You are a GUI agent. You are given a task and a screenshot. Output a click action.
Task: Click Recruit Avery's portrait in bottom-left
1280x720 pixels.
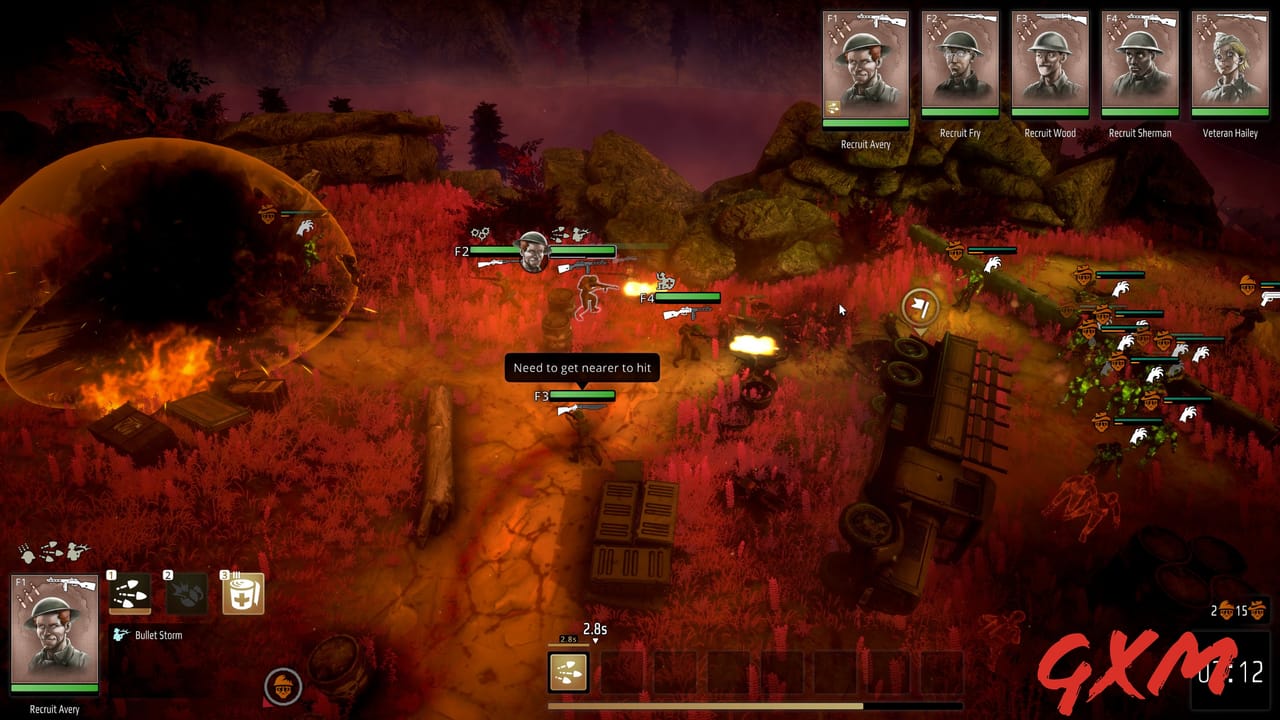pos(55,640)
